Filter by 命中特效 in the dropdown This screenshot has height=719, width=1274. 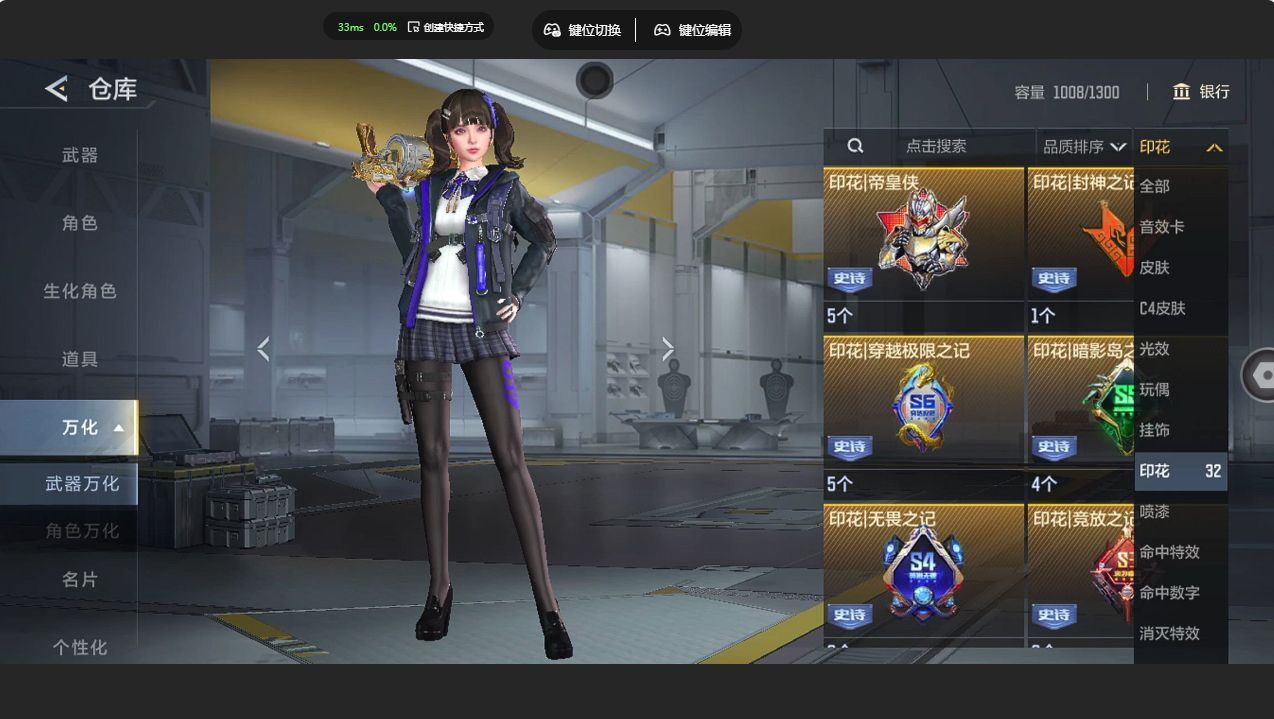(1169, 552)
